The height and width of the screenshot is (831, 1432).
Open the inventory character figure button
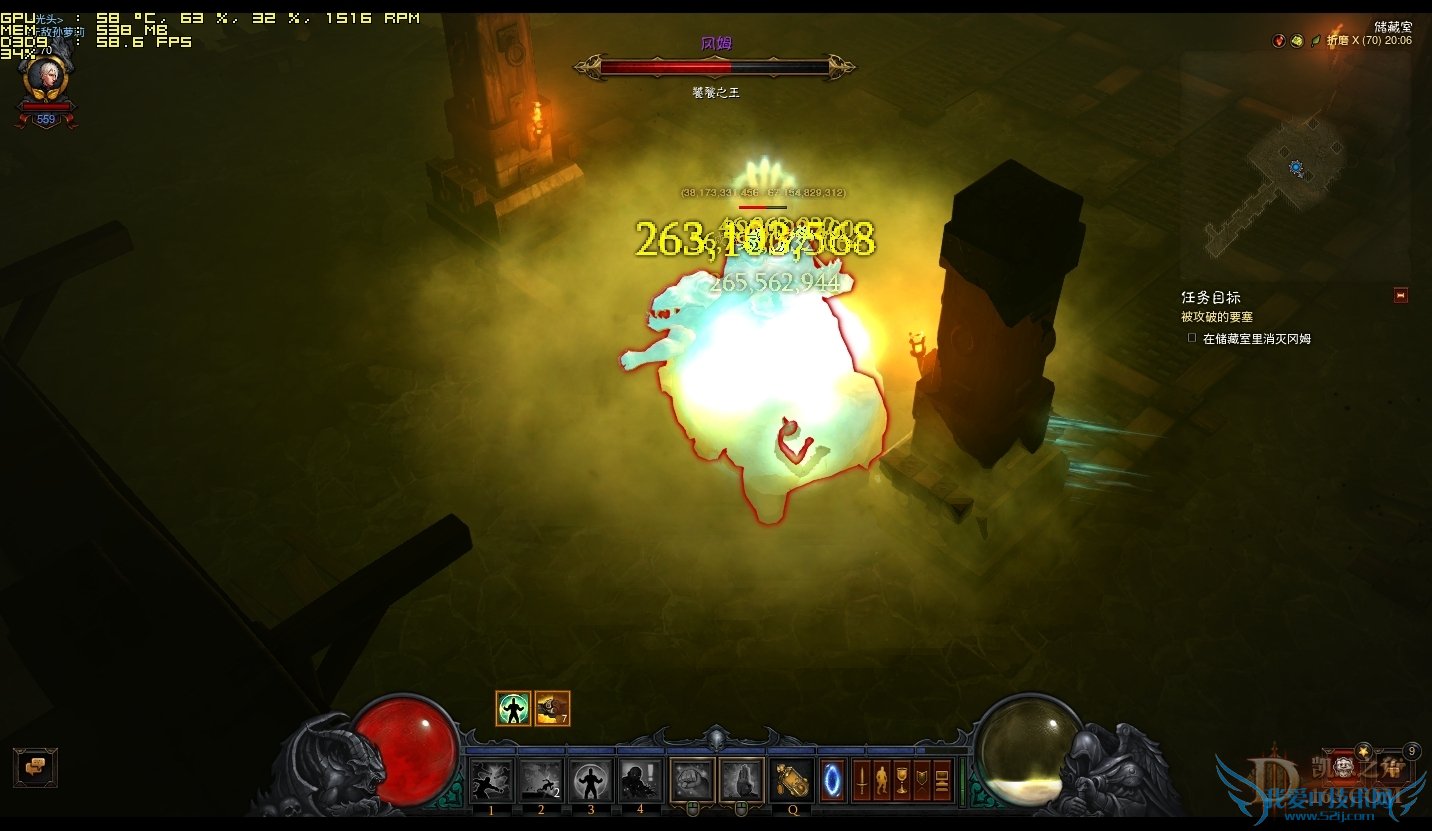coord(881,780)
